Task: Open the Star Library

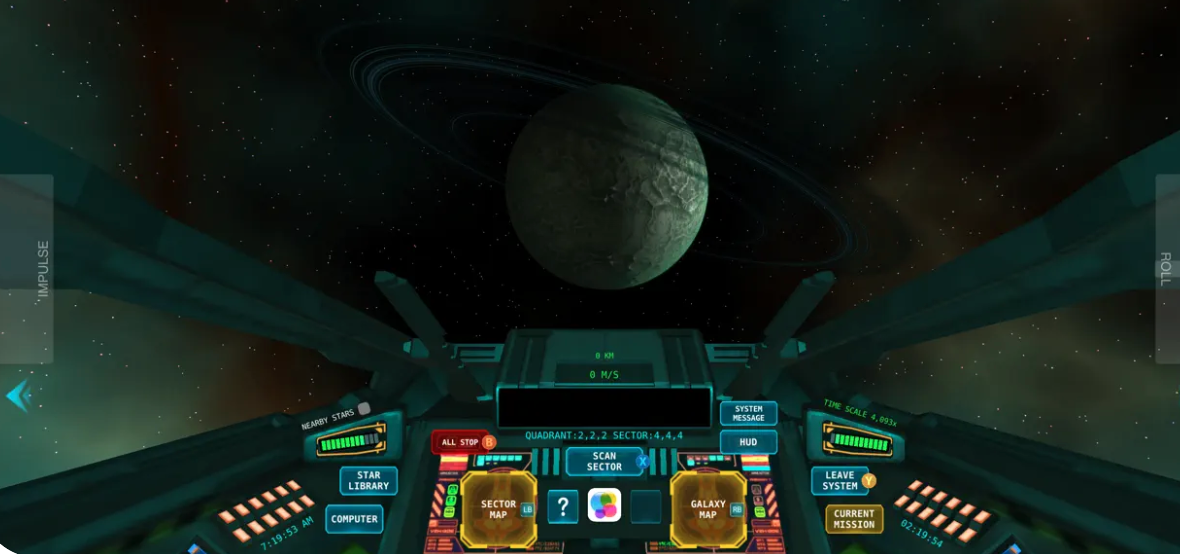Action: (368, 481)
